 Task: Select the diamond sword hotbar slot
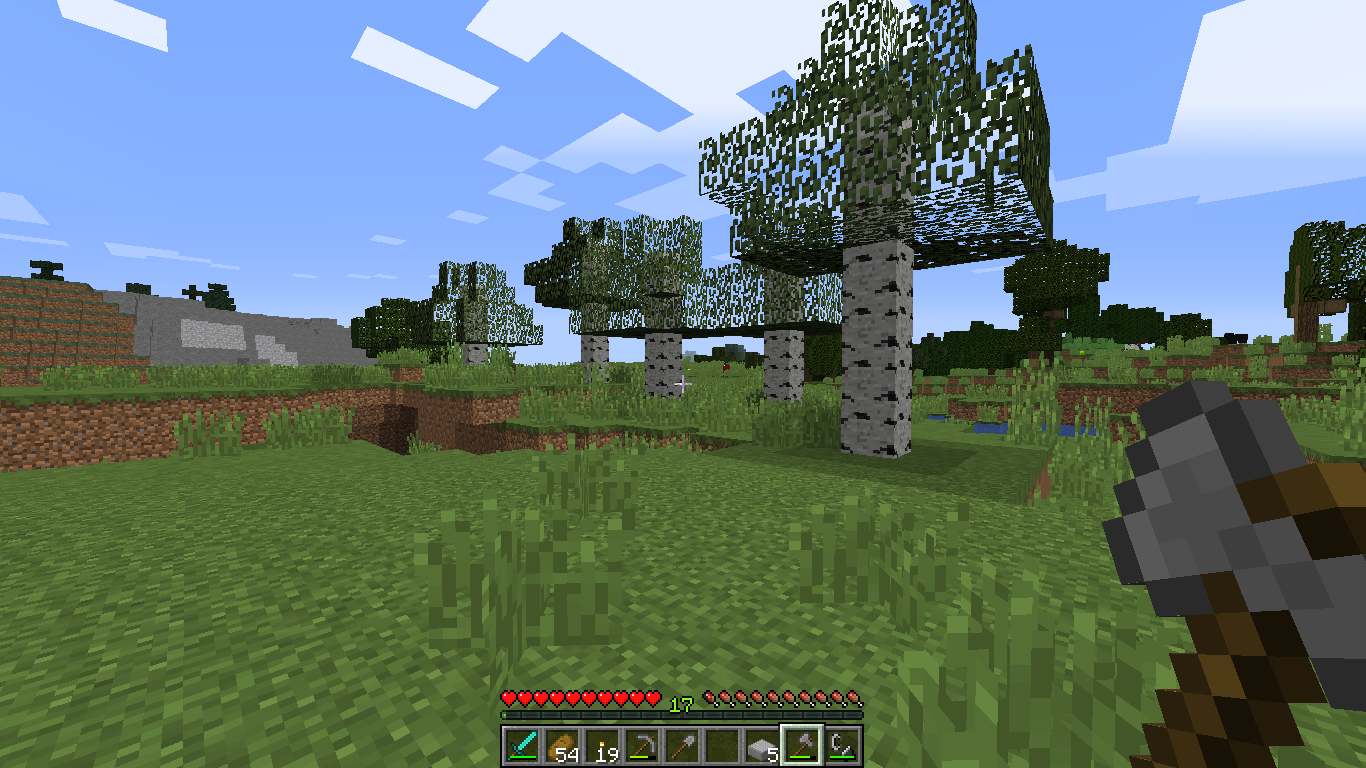(522, 746)
